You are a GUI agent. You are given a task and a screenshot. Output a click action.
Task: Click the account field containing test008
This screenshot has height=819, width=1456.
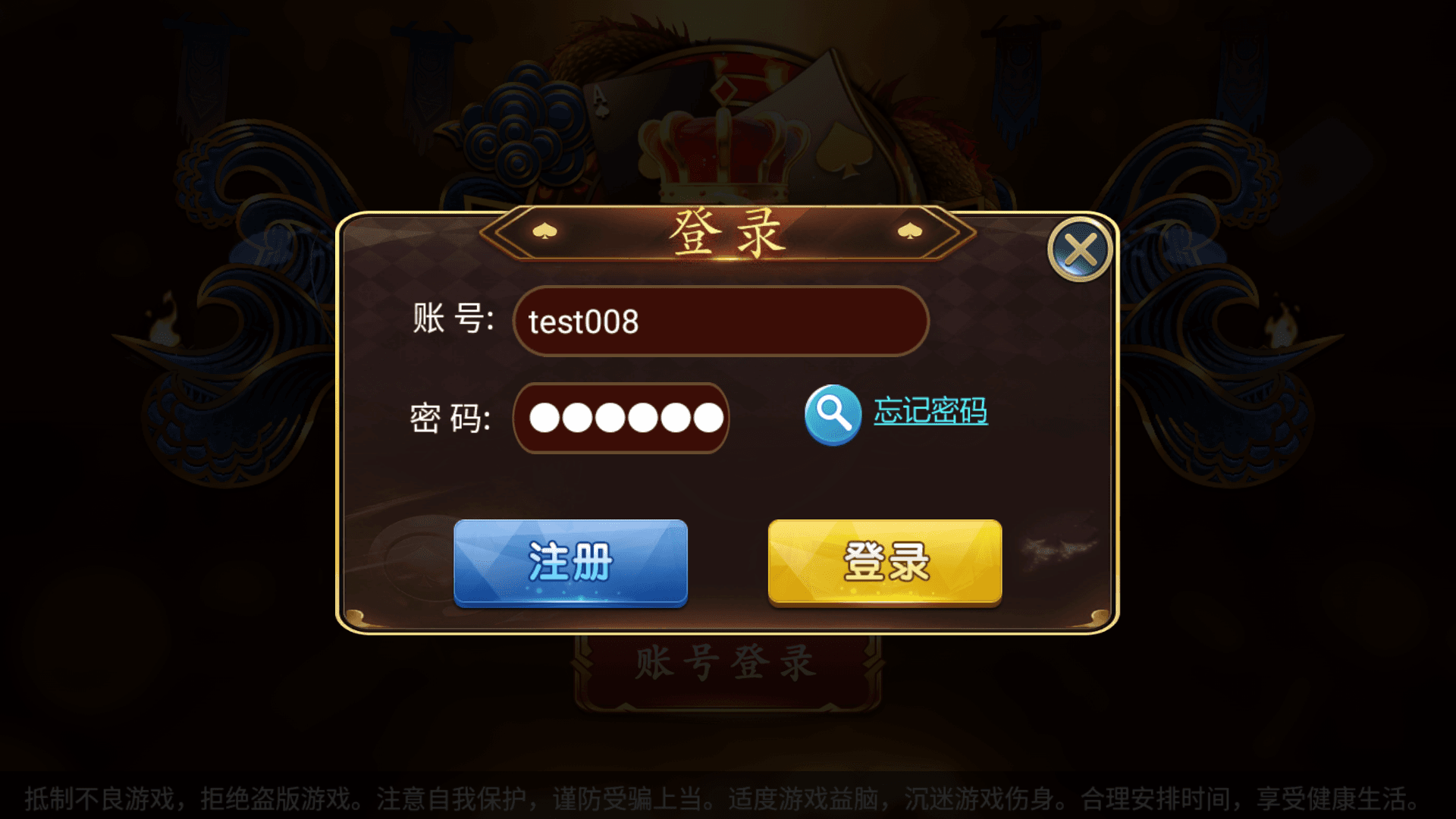[720, 322]
